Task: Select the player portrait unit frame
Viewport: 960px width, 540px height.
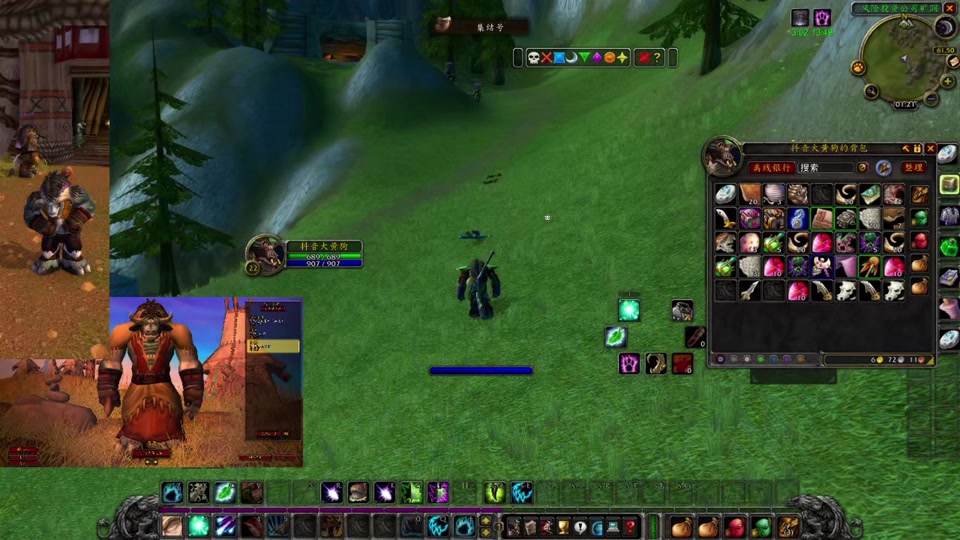Action: click(x=265, y=254)
